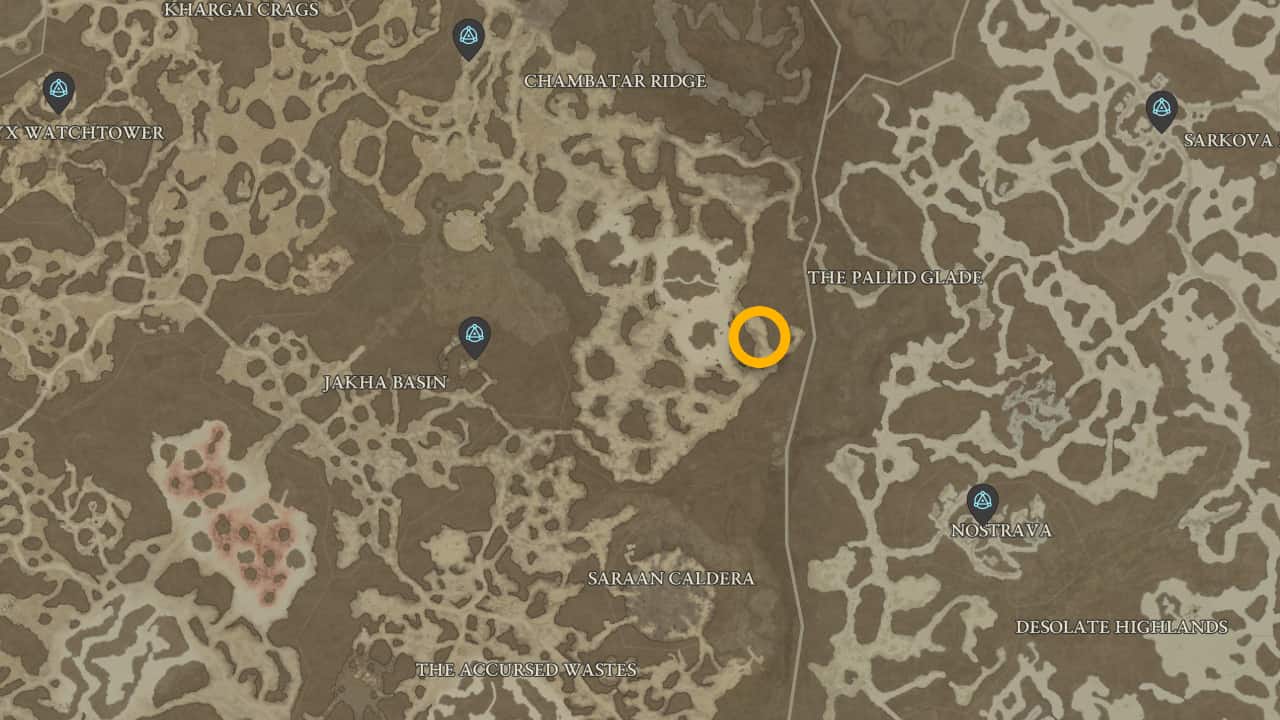Click the JAKHA BASIN region name
The width and height of the screenshot is (1280, 720).
click(x=387, y=382)
